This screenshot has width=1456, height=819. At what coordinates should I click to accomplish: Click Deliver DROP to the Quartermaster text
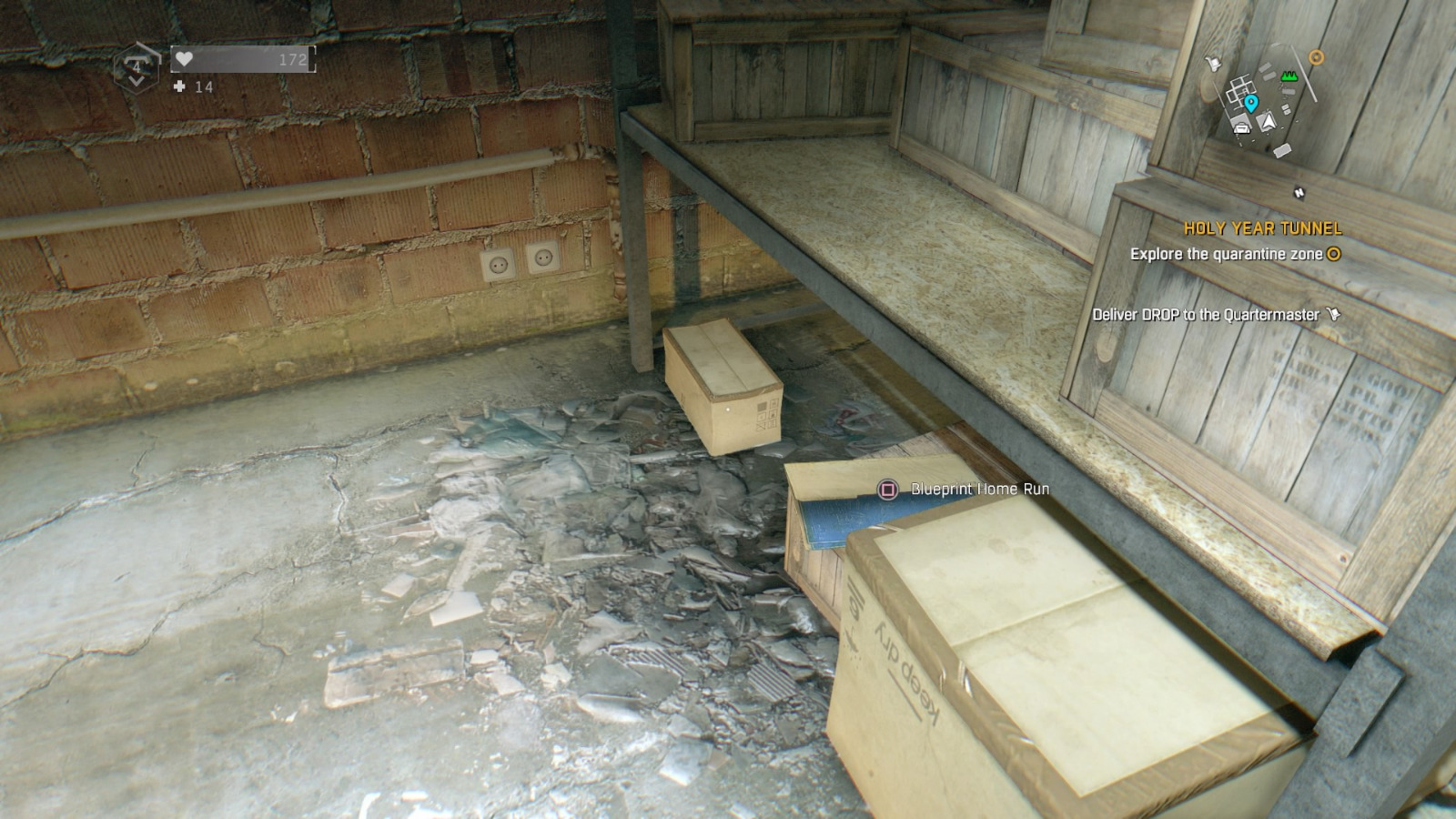1208,312
